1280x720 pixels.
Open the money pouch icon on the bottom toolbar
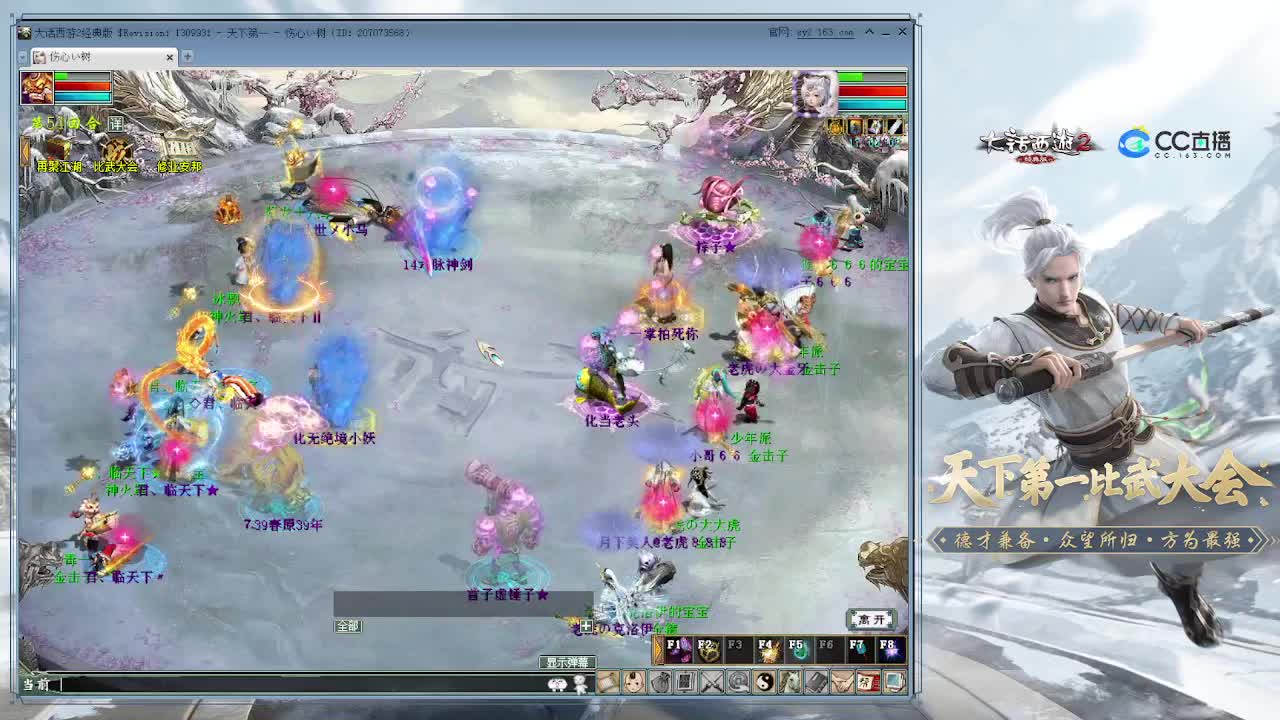click(x=661, y=683)
